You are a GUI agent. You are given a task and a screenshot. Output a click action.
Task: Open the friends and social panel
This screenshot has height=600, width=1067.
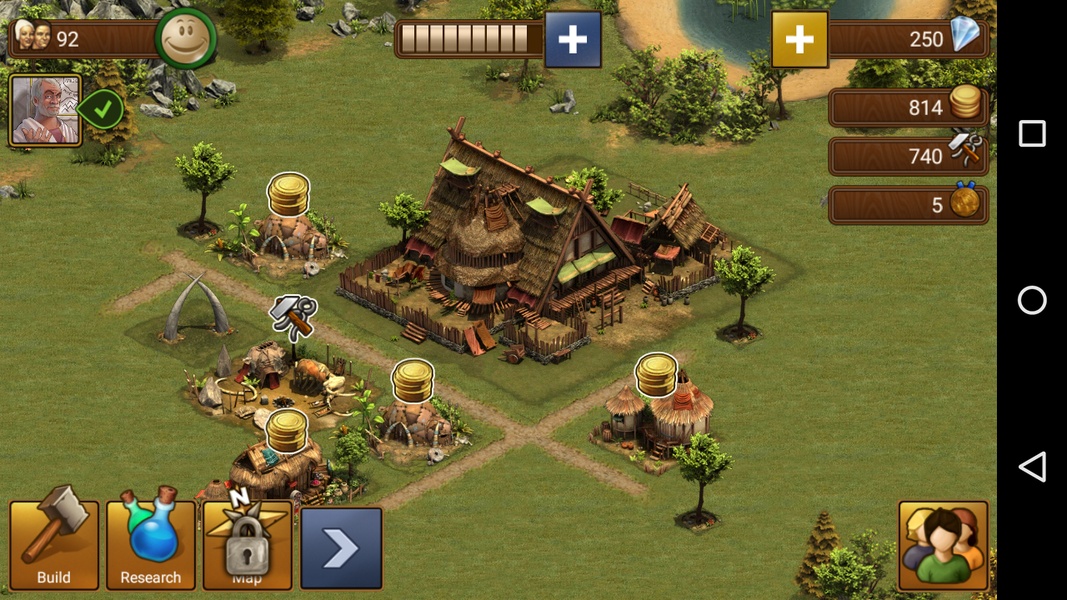coord(943,545)
